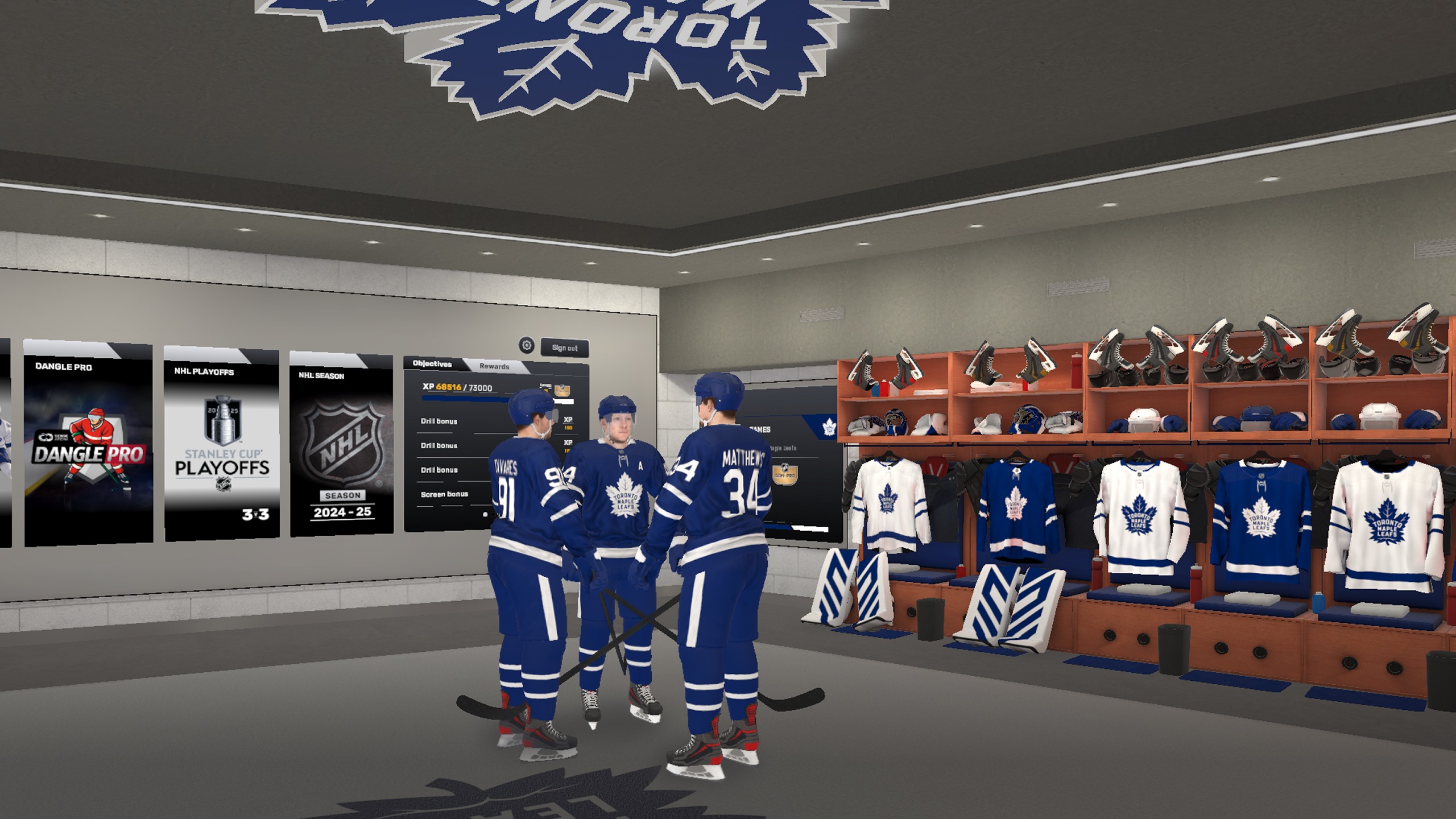The width and height of the screenshot is (1456, 819).
Task: Open the Dangle Pro mode card
Action: (88, 444)
